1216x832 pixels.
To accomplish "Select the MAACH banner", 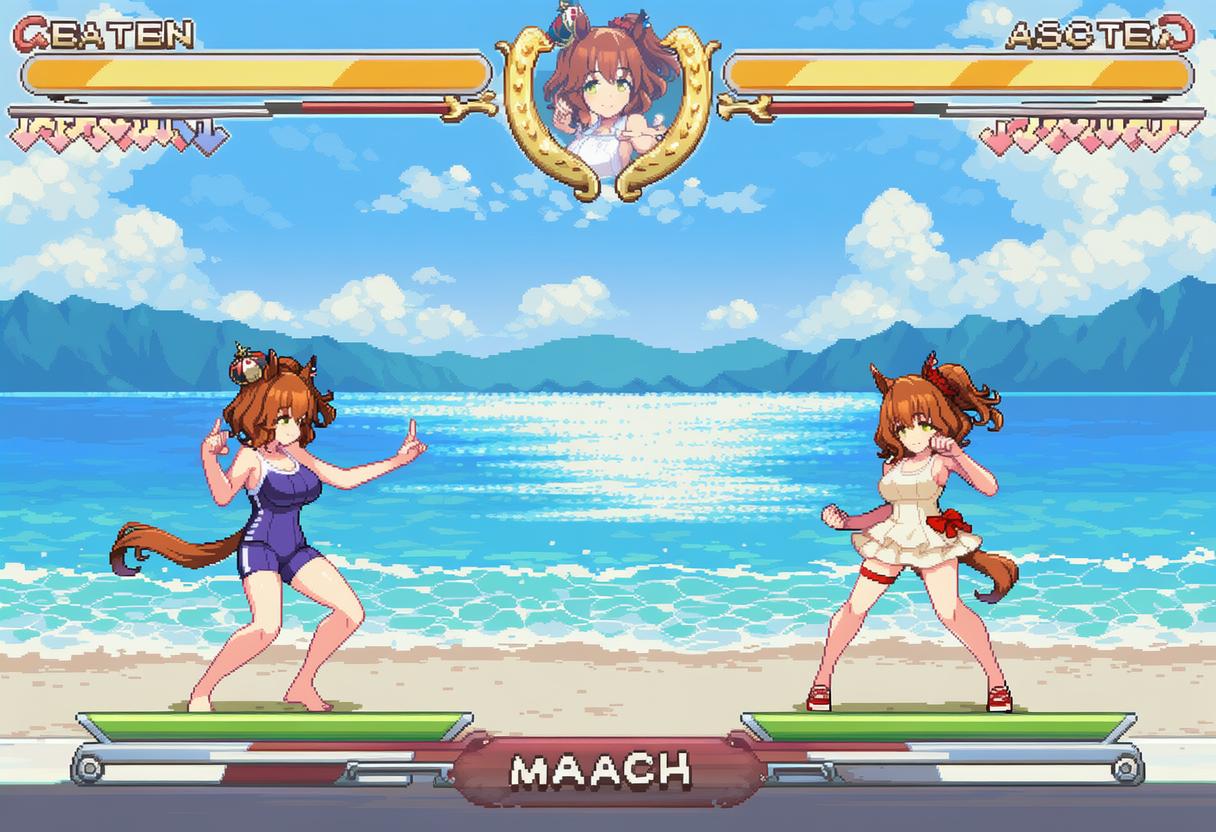I will 601,769.
